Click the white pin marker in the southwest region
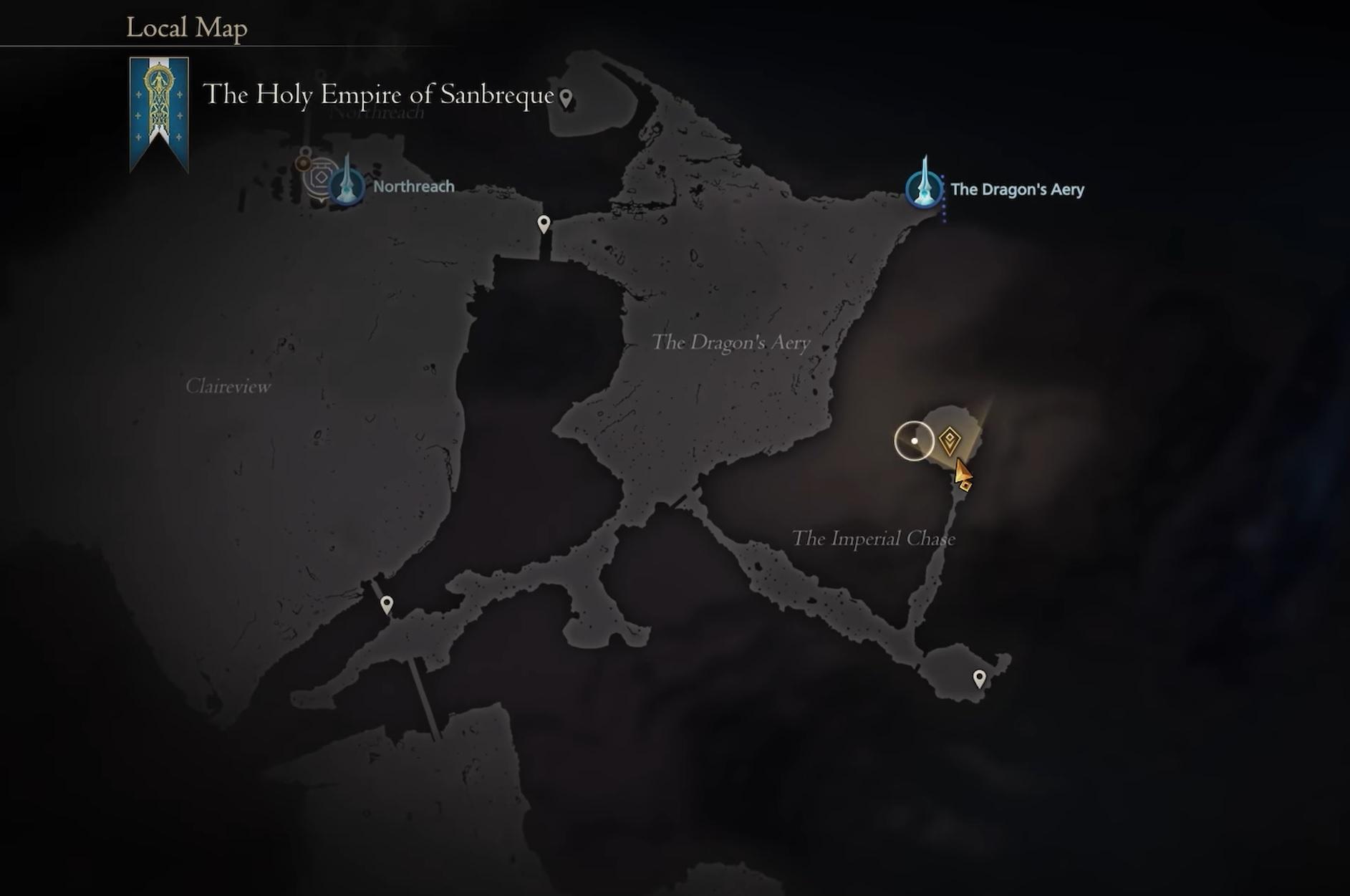 tap(386, 604)
